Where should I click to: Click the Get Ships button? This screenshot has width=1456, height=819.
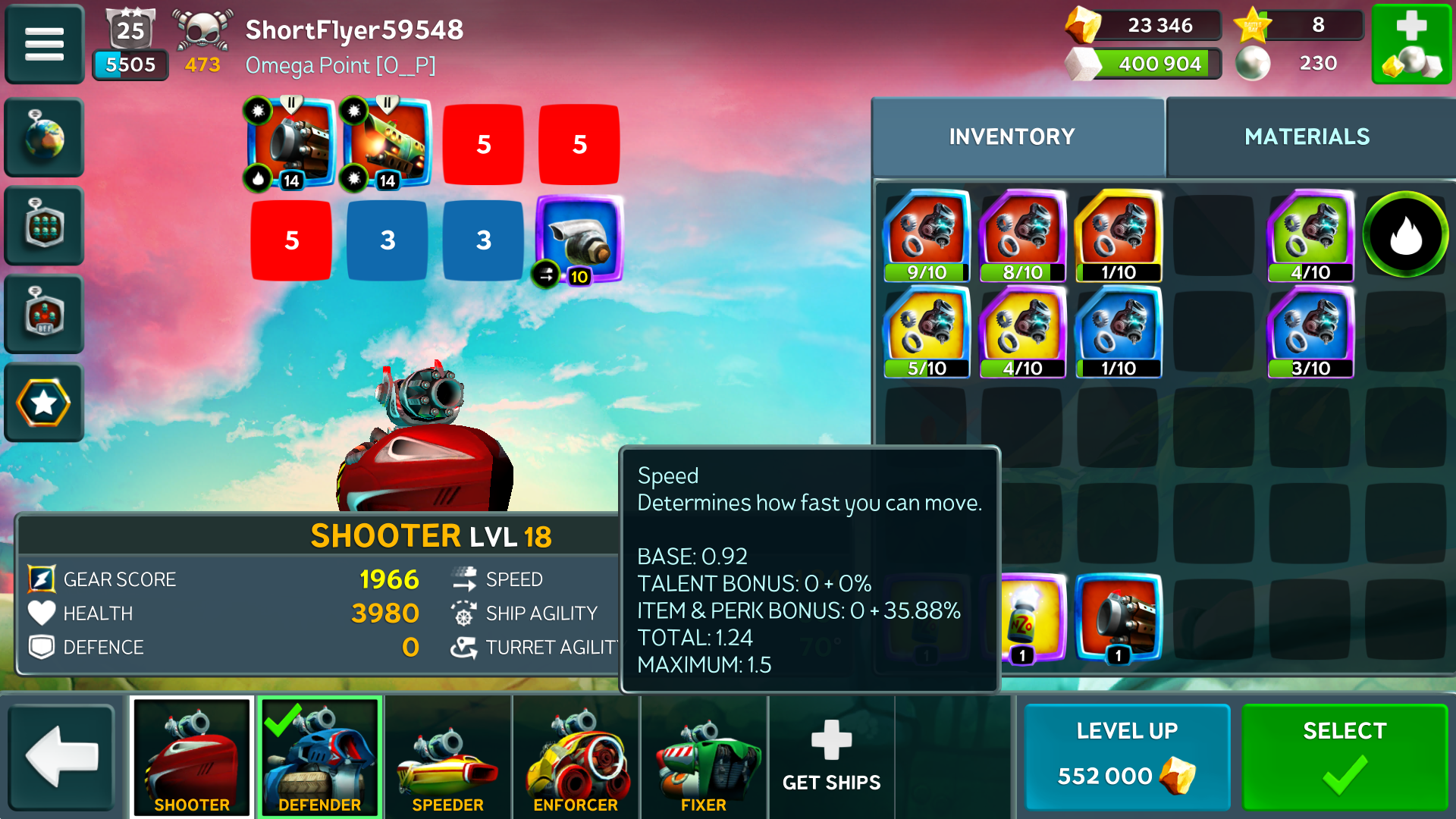831,757
